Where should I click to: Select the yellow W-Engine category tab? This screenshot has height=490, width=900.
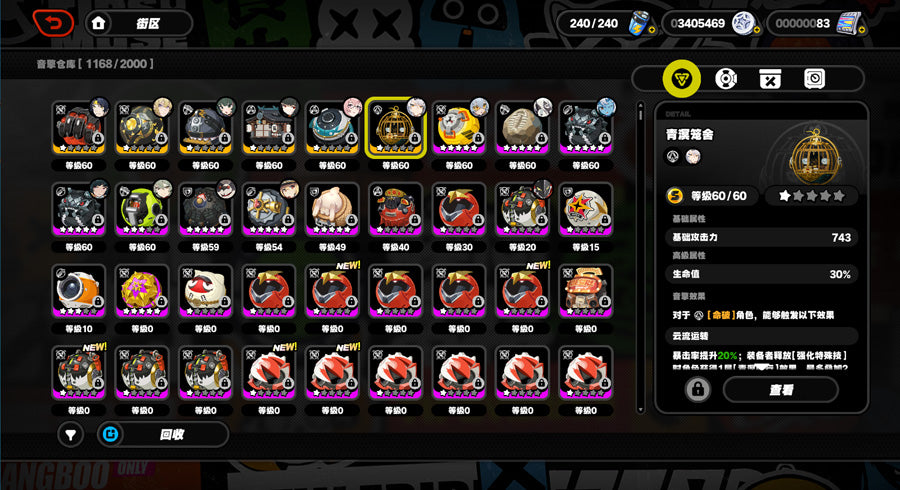click(x=682, y=79)
